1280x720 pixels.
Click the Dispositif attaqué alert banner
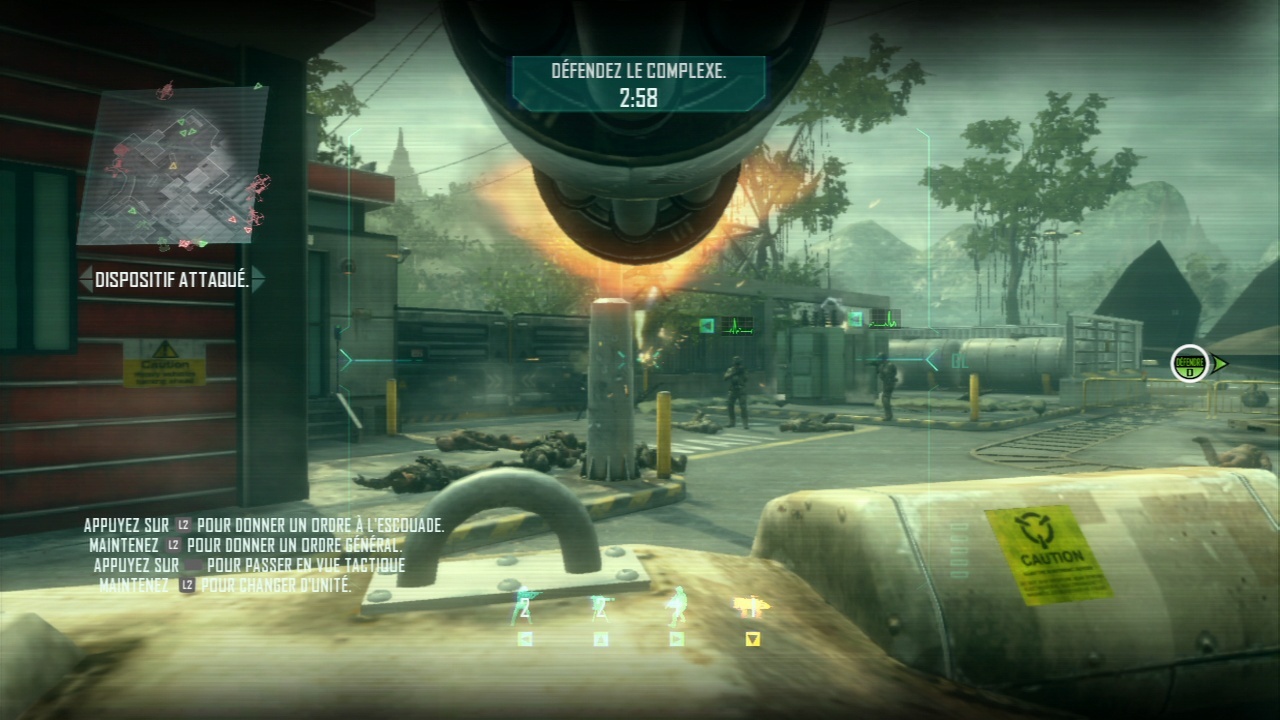[x=172, y=280]
